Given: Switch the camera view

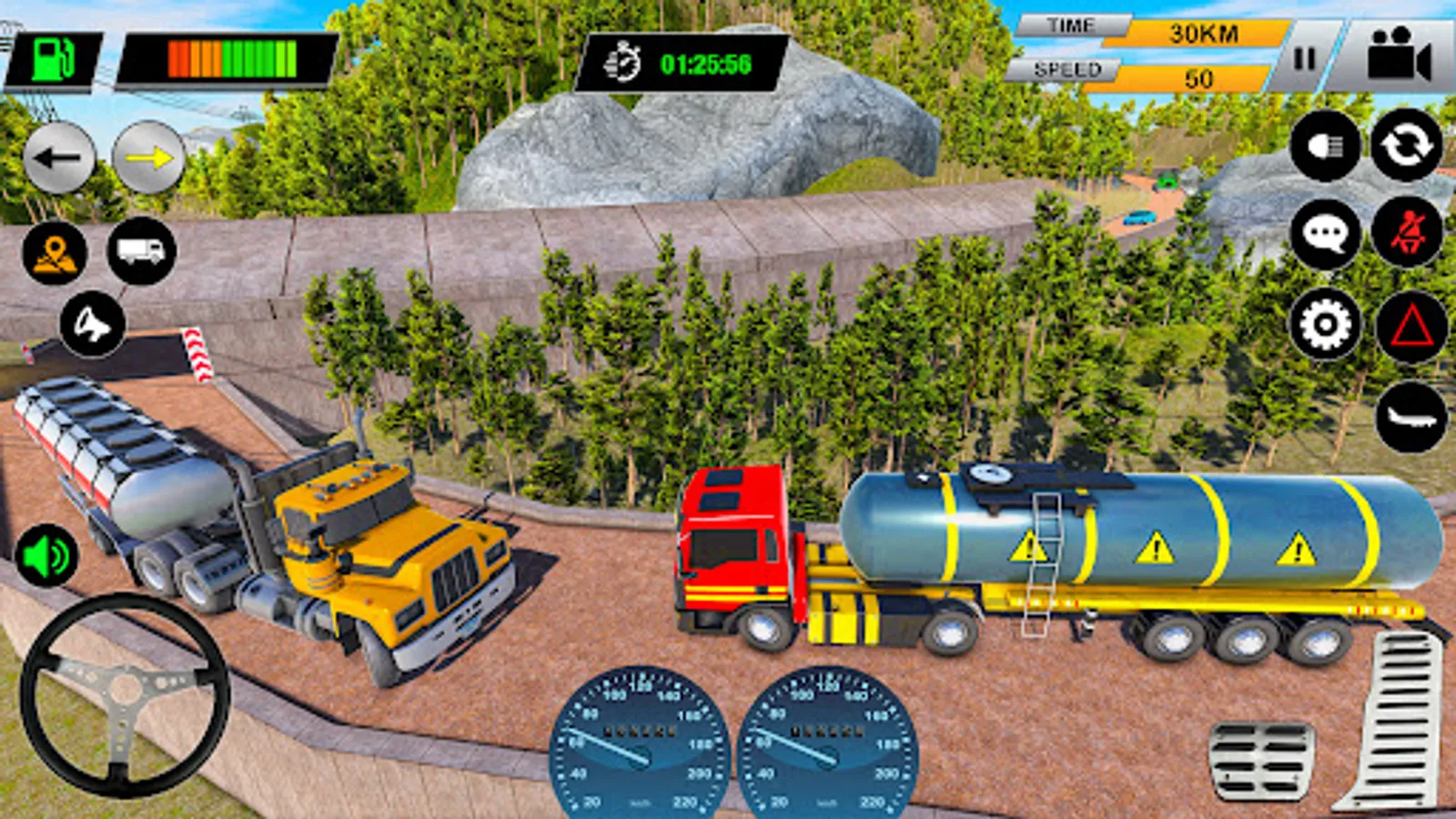Looking at the screenshot, I should click(x=1399, y=58).
